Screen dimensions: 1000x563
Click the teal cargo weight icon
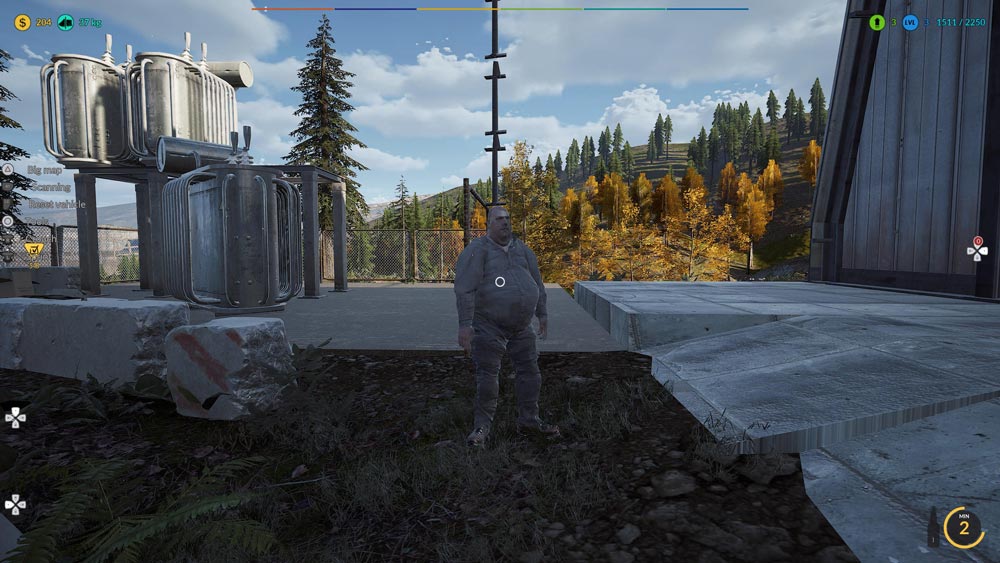point(65,22)
